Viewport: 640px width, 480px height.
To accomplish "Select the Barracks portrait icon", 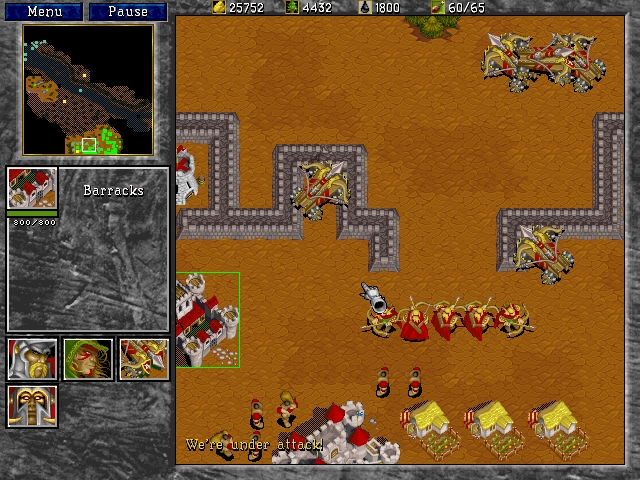I will 32,189.
